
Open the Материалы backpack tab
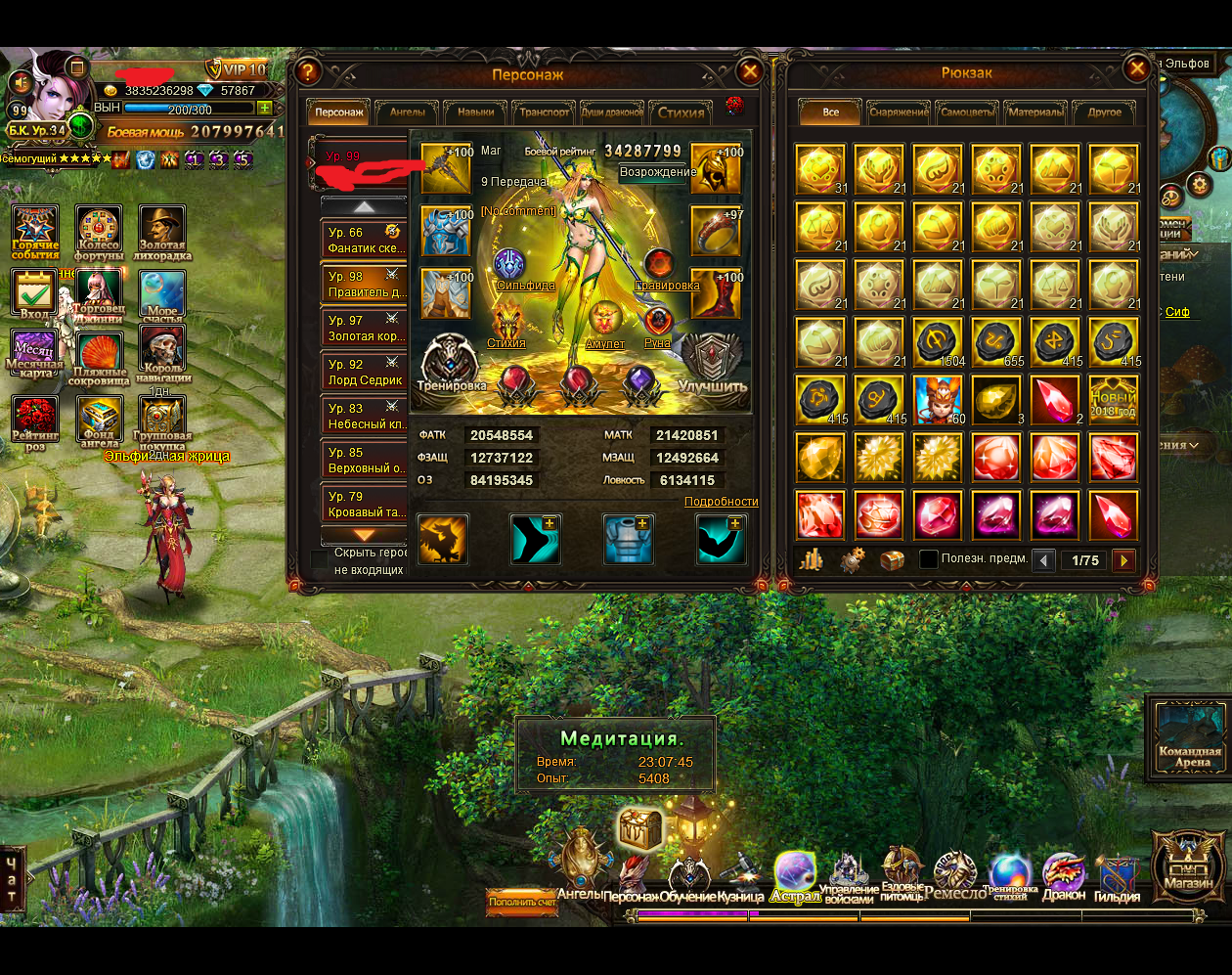point(1035,112)
